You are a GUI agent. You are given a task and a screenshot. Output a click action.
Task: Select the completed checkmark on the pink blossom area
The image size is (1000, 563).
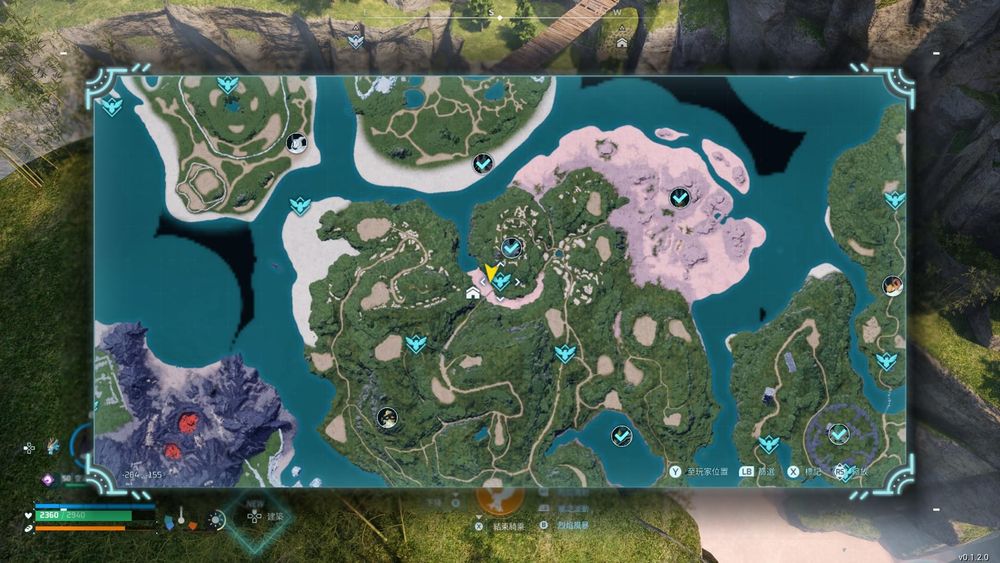679,198
